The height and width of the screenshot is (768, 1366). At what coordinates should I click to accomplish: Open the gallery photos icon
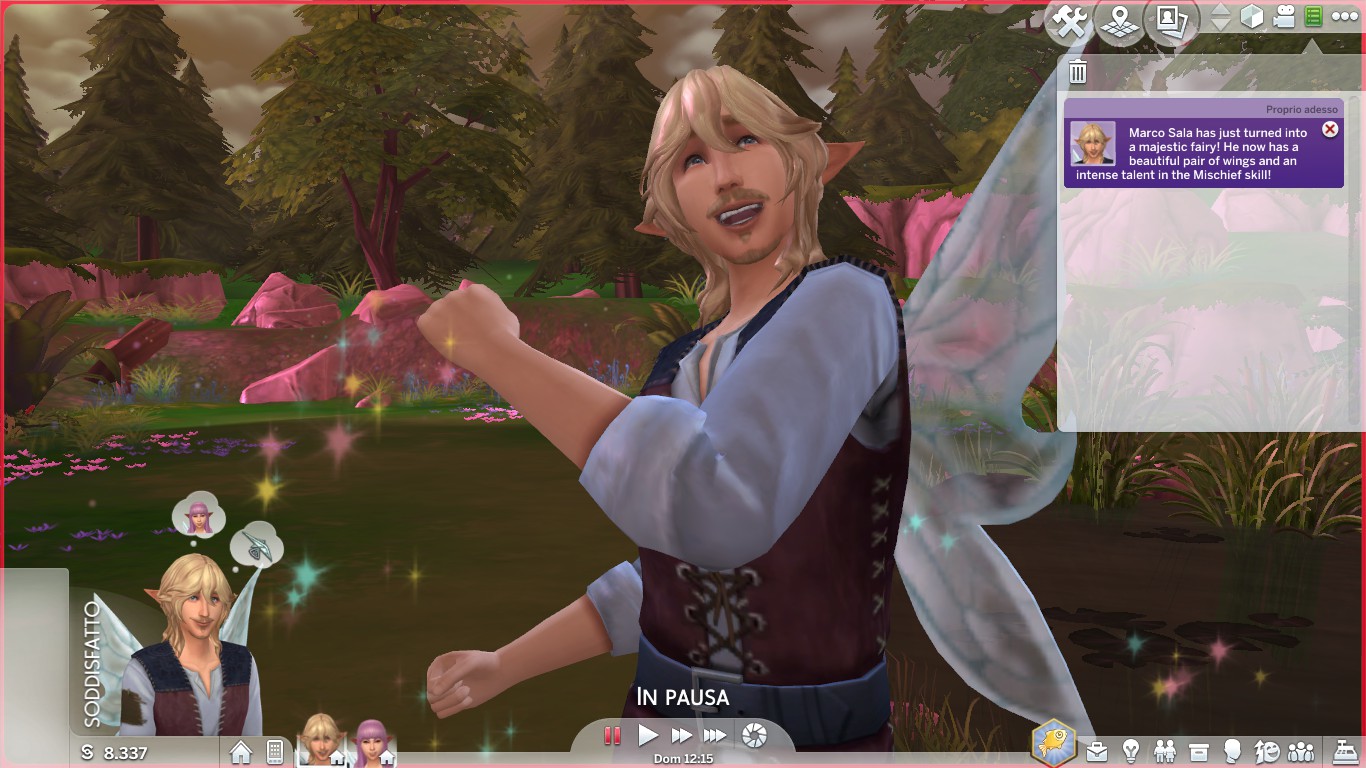pyautogui.click(x=1171, y=21)
